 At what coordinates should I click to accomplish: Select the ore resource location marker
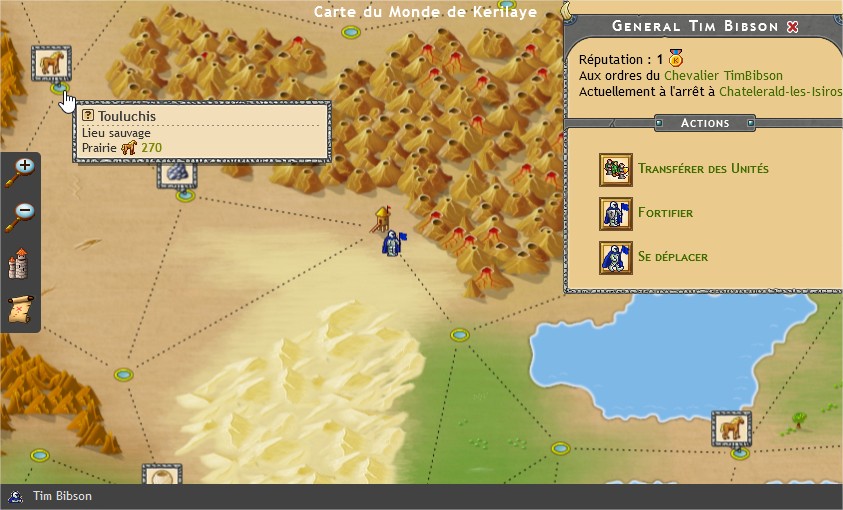point(176,173)
